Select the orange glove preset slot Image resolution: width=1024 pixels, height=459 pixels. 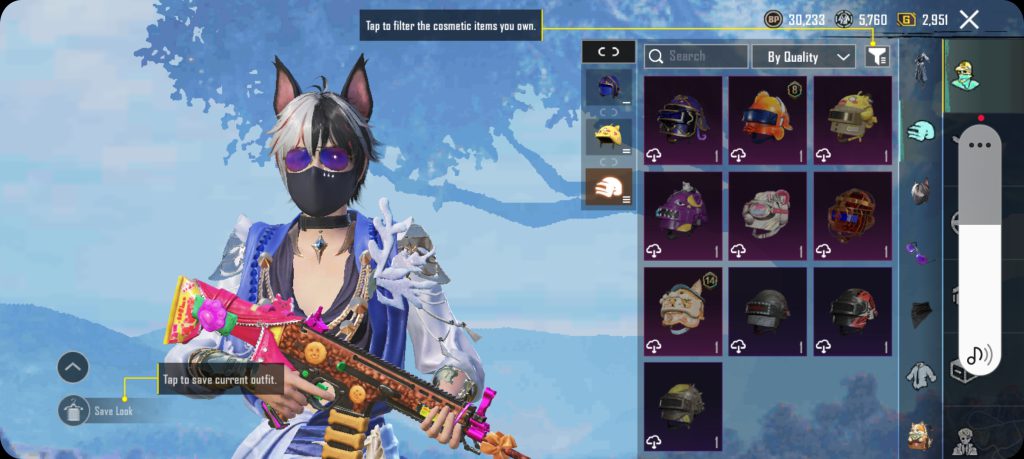(x=608, y=186)
